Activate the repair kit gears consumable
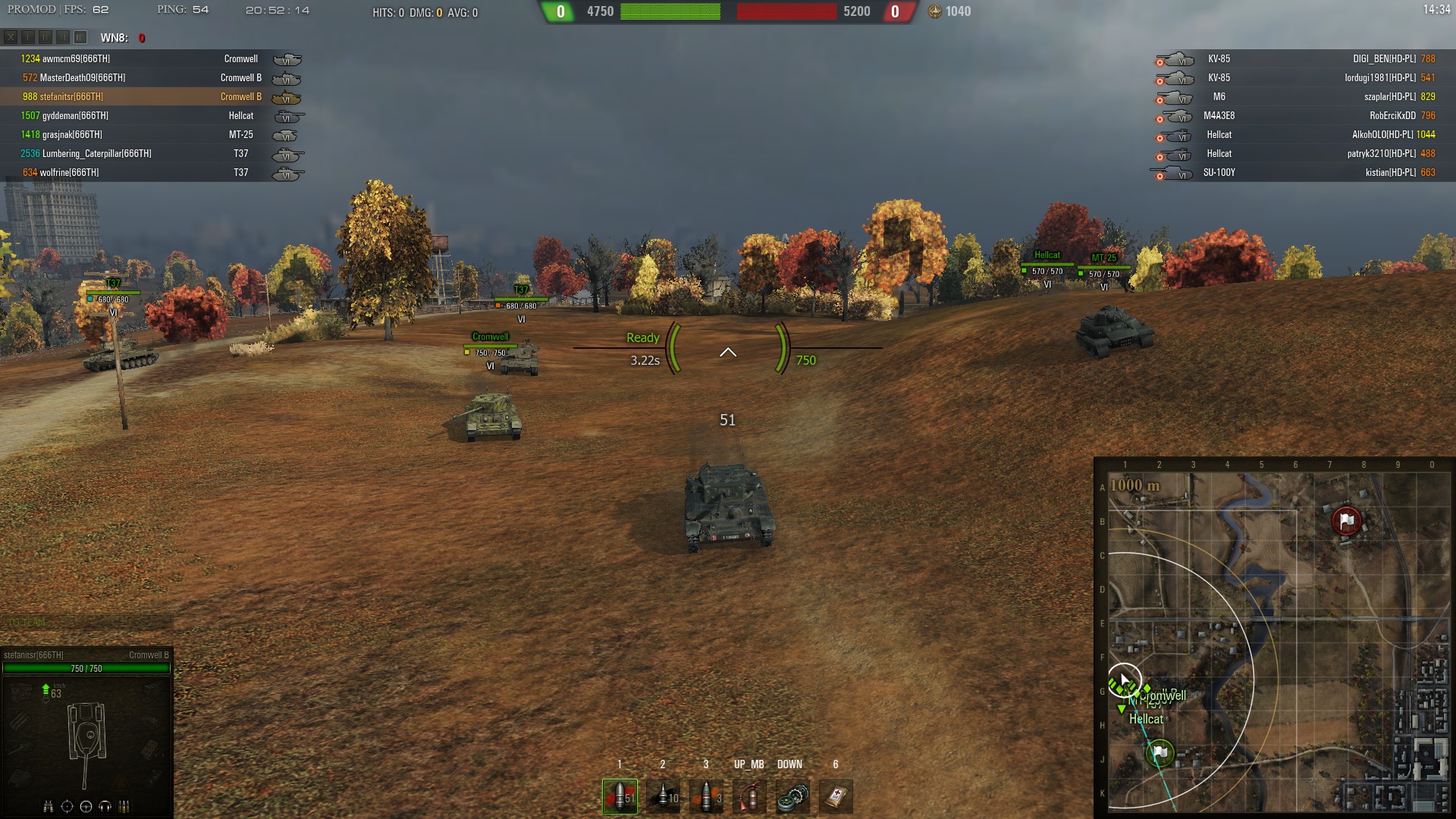 (792, 796)
